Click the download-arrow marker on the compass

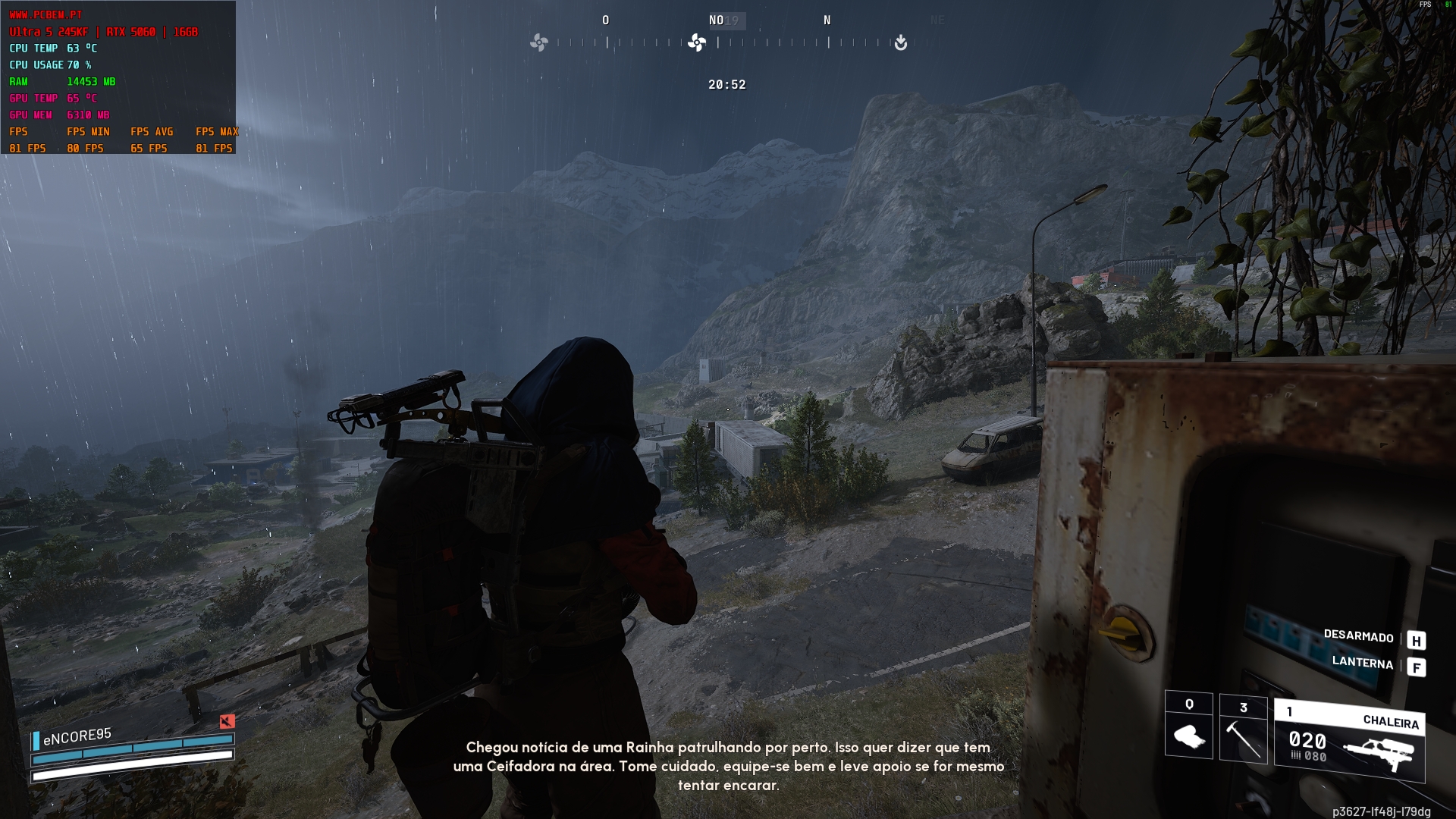pos(900,42)
